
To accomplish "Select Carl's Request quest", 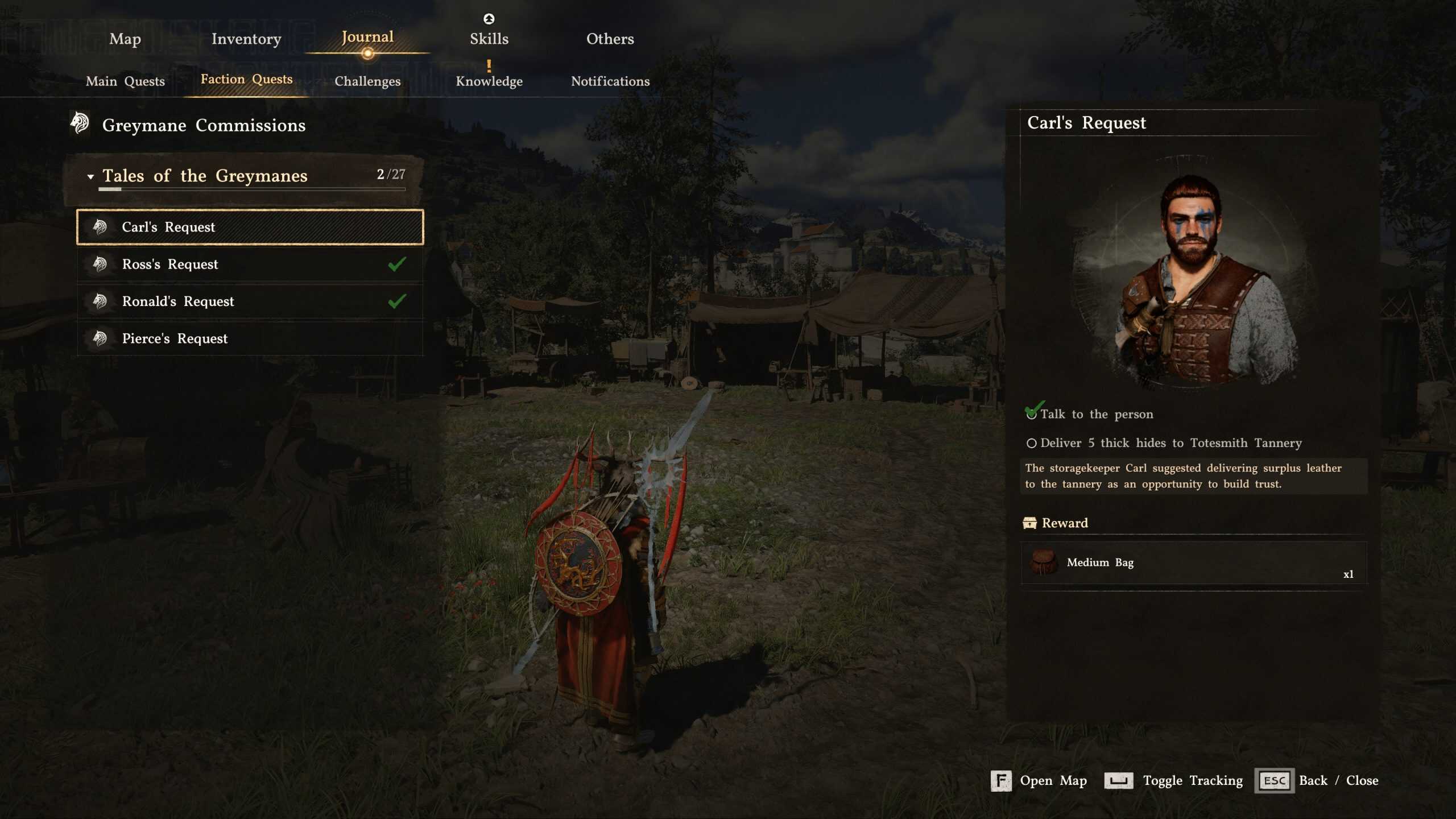I will click(250, 227).
